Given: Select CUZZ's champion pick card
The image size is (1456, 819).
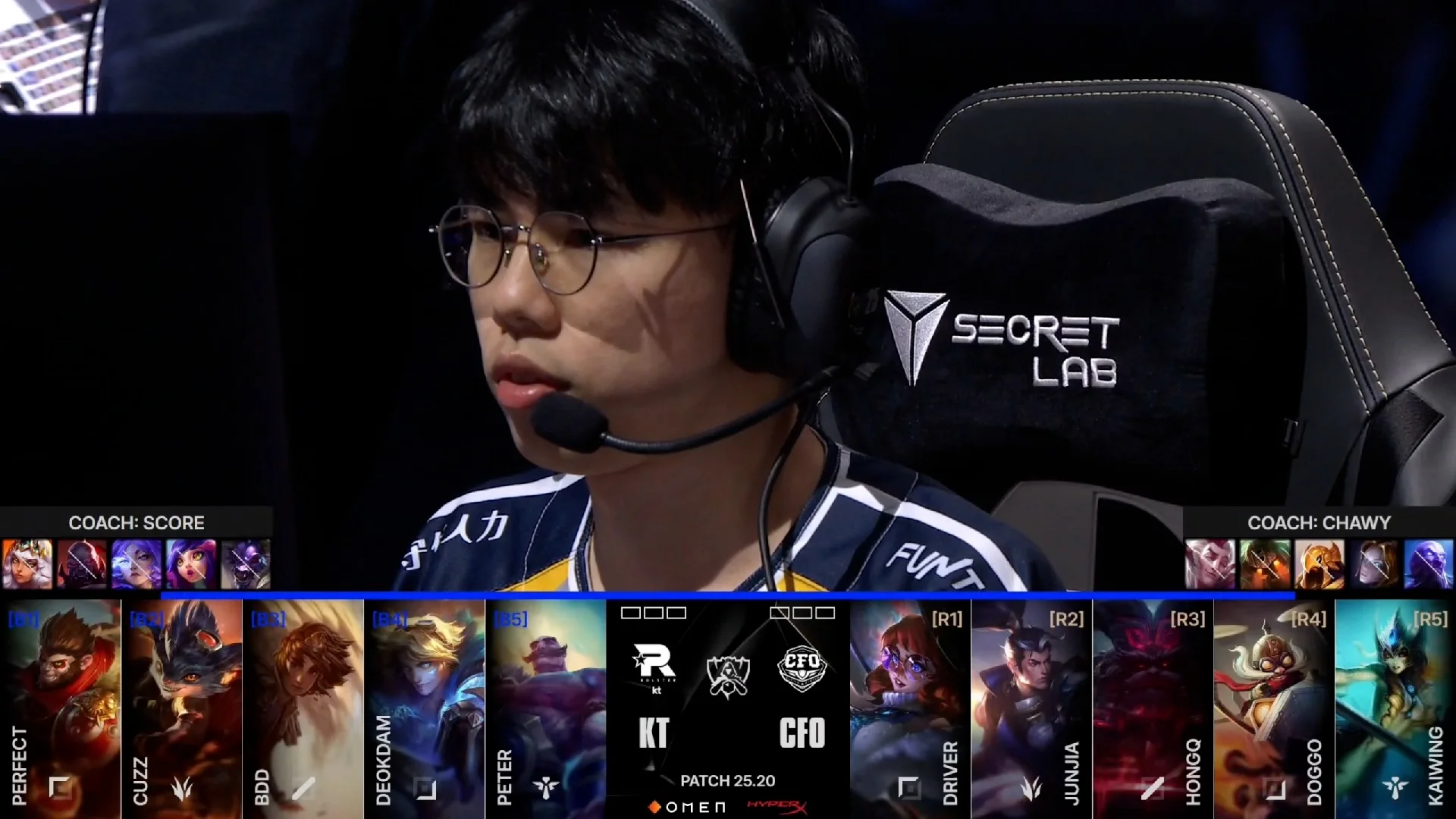Looking at the screenshot, I should coord(182,705).
